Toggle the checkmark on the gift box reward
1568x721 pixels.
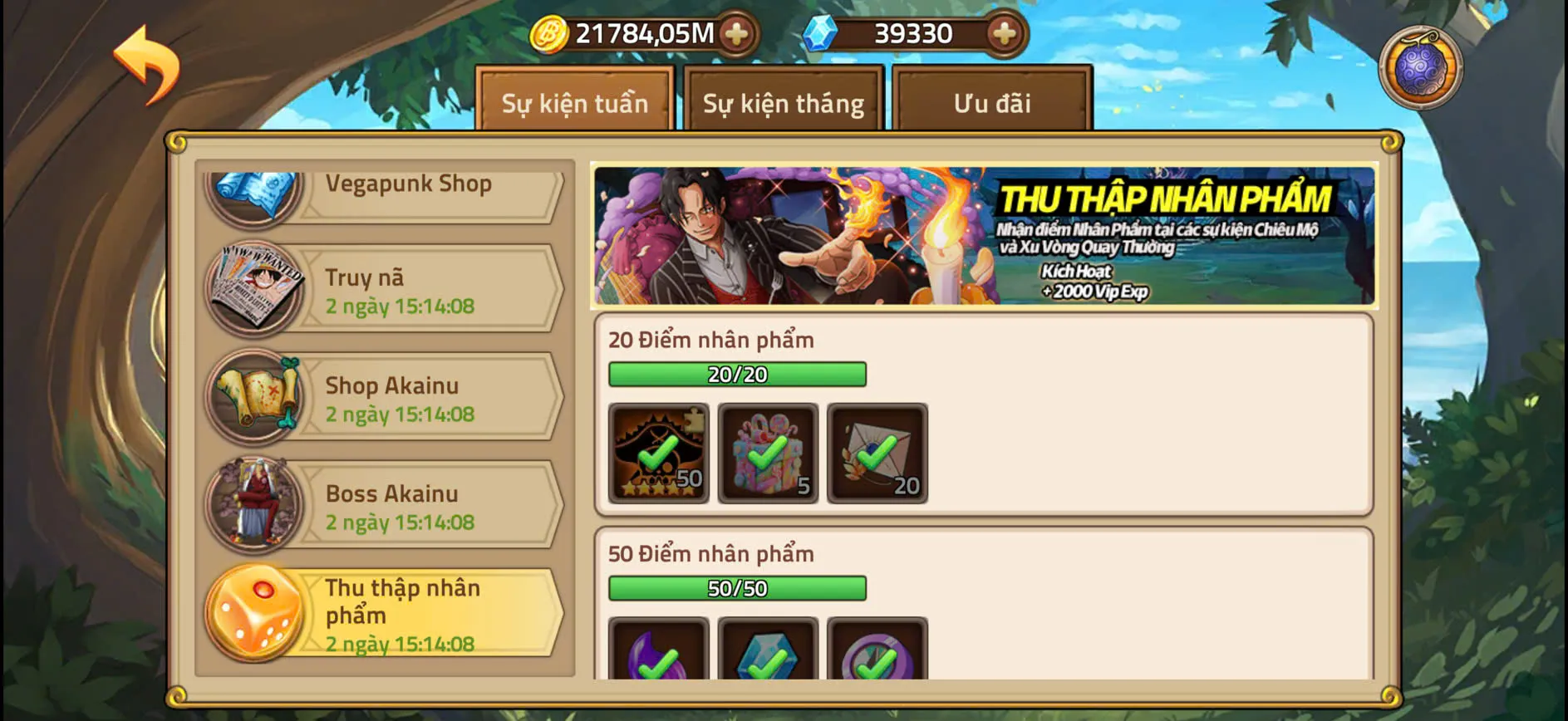coord(766,453)
